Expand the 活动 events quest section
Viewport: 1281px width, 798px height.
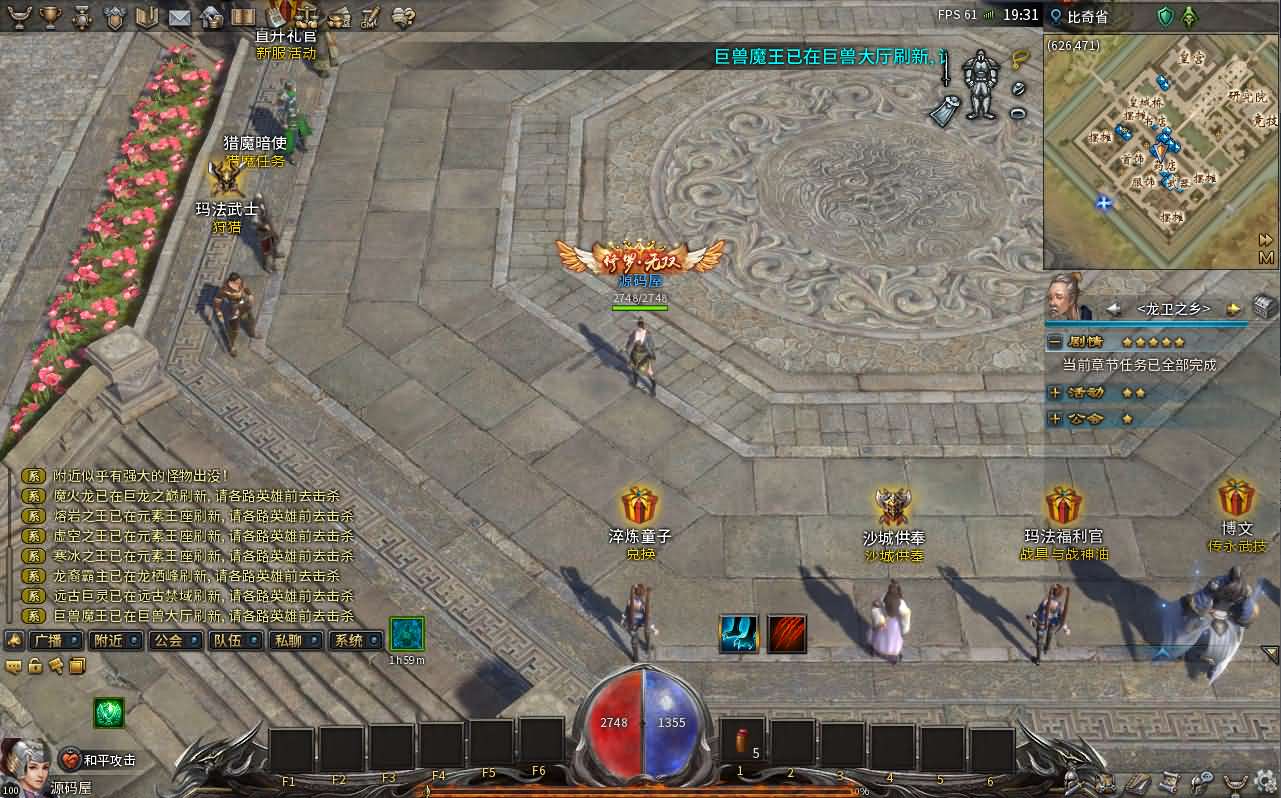click(1055, 393)
